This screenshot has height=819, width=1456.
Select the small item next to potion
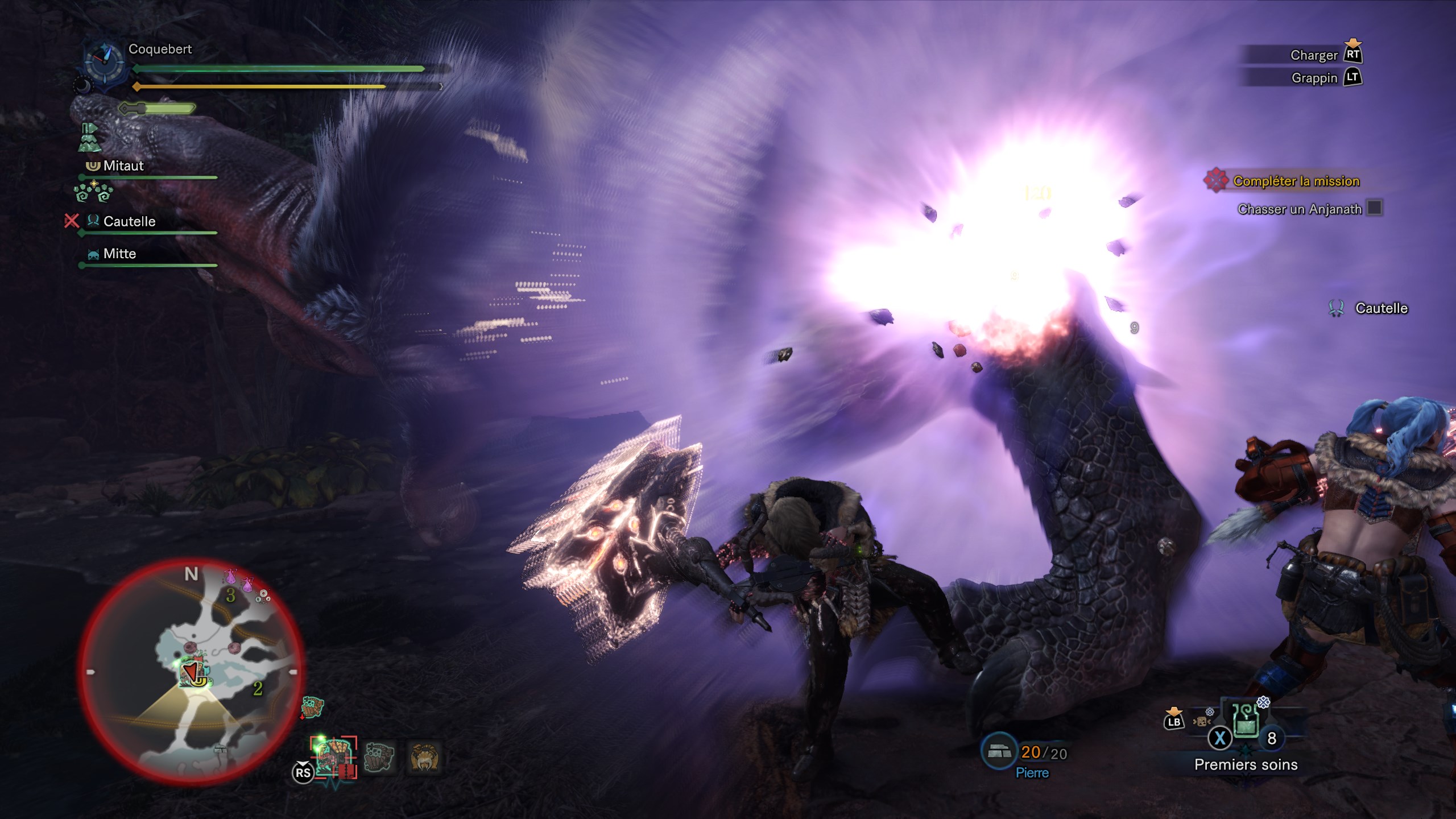(1202, 721)
